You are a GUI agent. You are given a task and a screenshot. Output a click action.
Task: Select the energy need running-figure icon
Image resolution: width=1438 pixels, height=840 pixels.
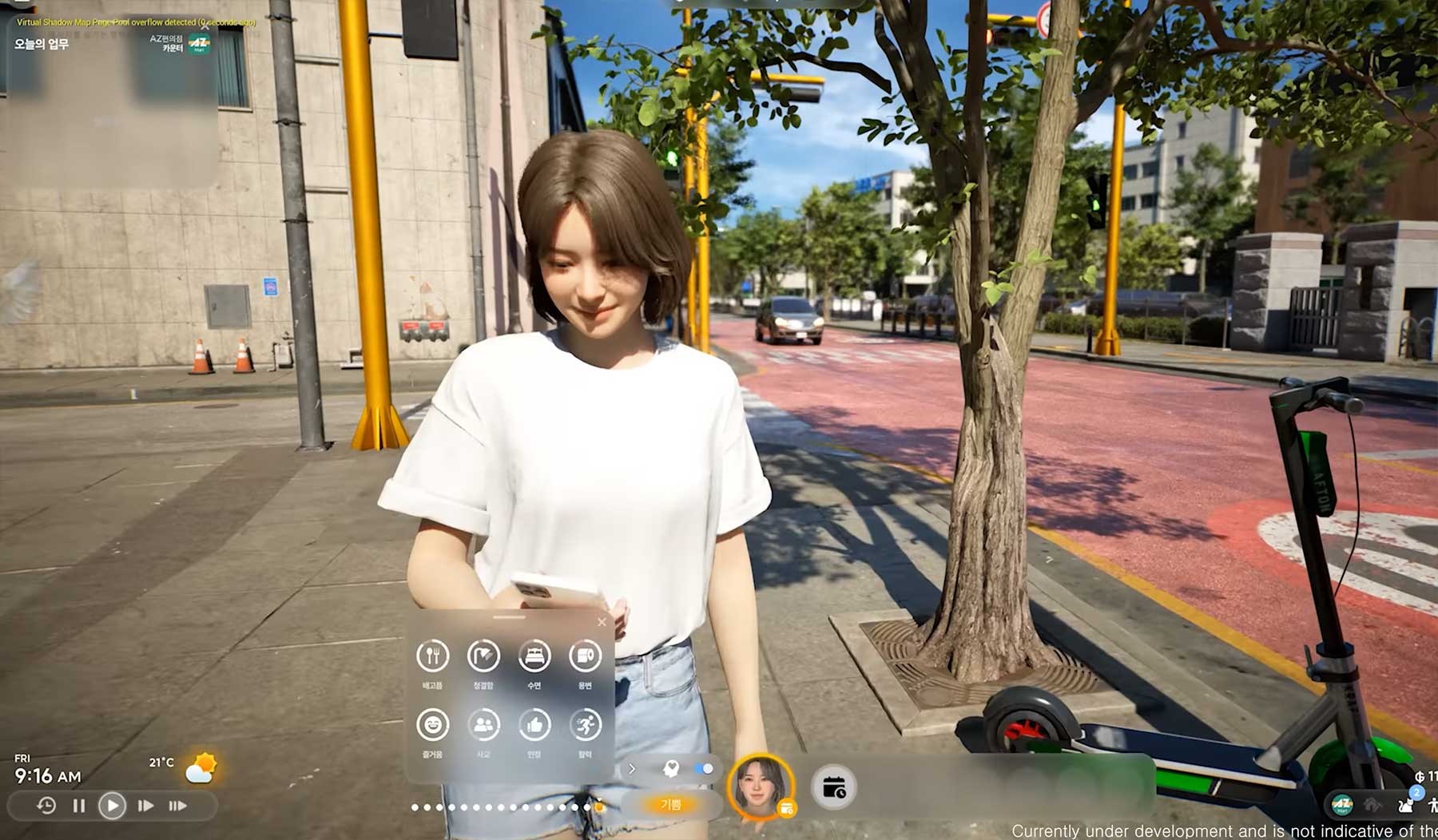tap(585, 725)
